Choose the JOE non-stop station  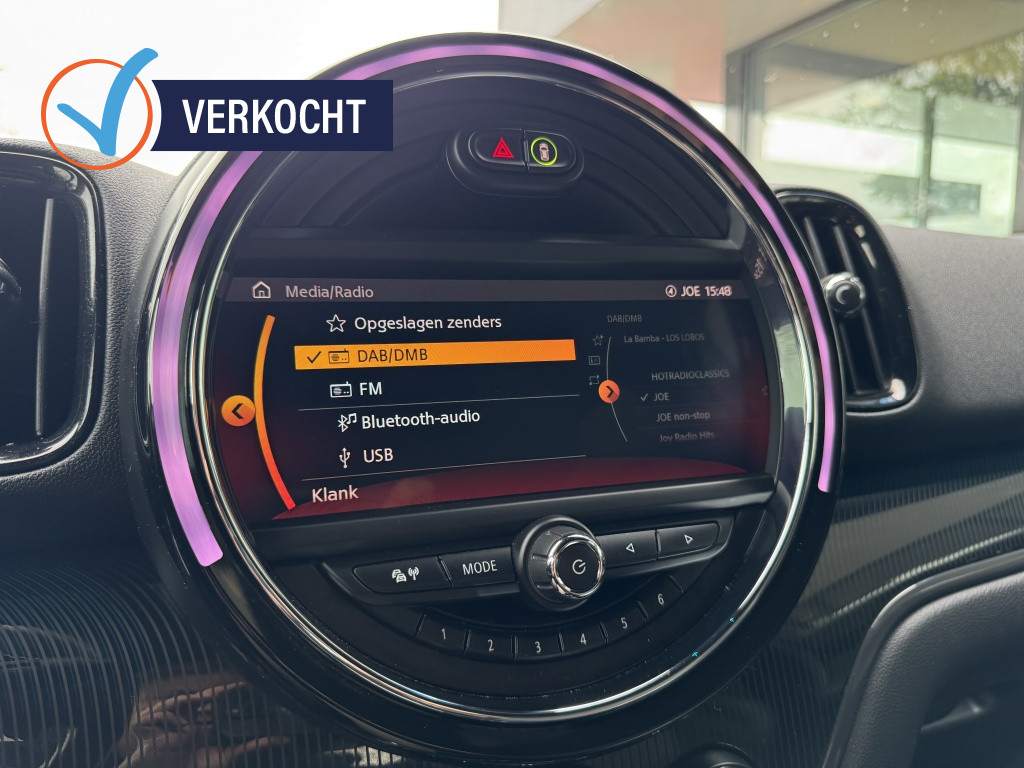pyautogui.click(x=683, y=416)
